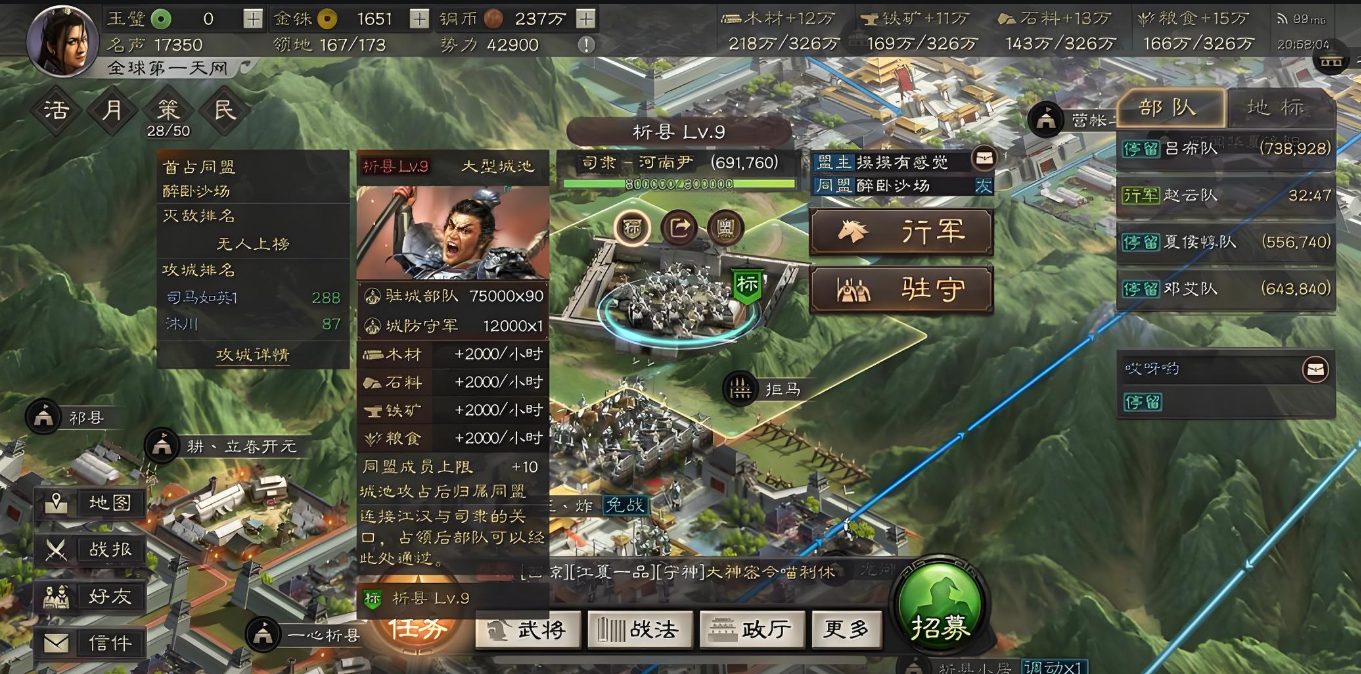Open the 信件 mail inbox

coord(91,643)
